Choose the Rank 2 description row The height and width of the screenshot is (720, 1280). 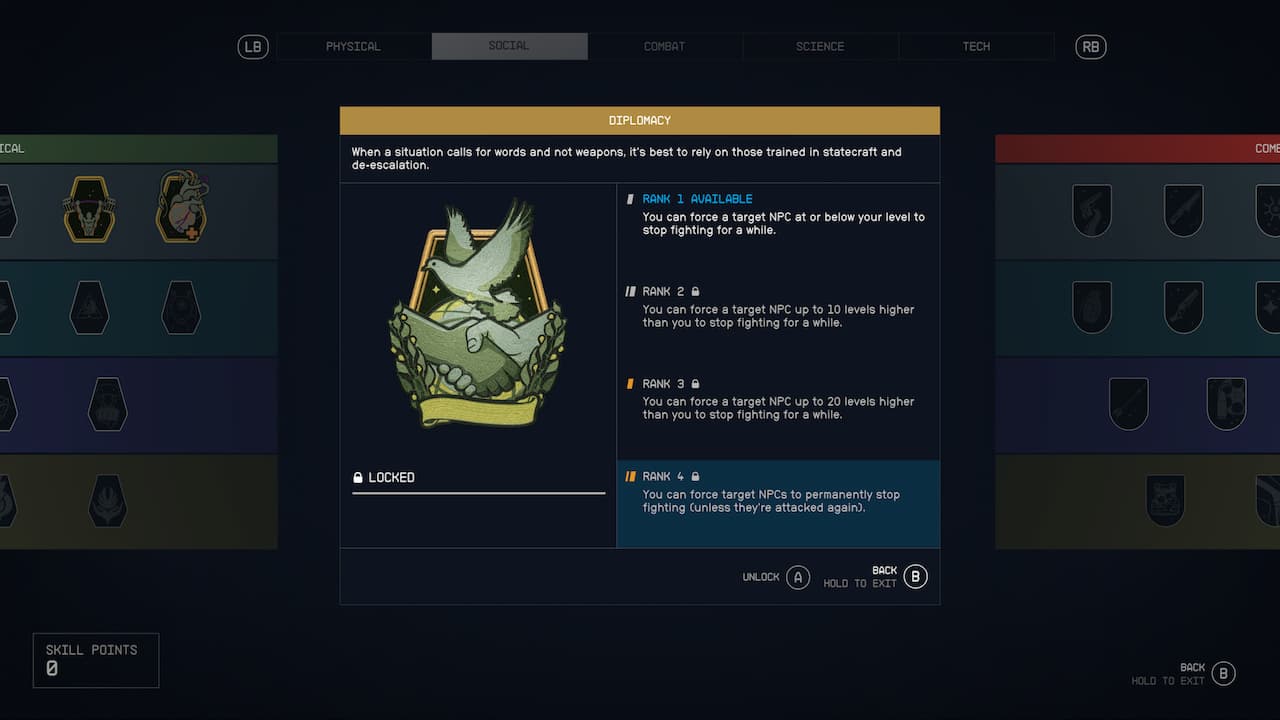click(778, 307)
